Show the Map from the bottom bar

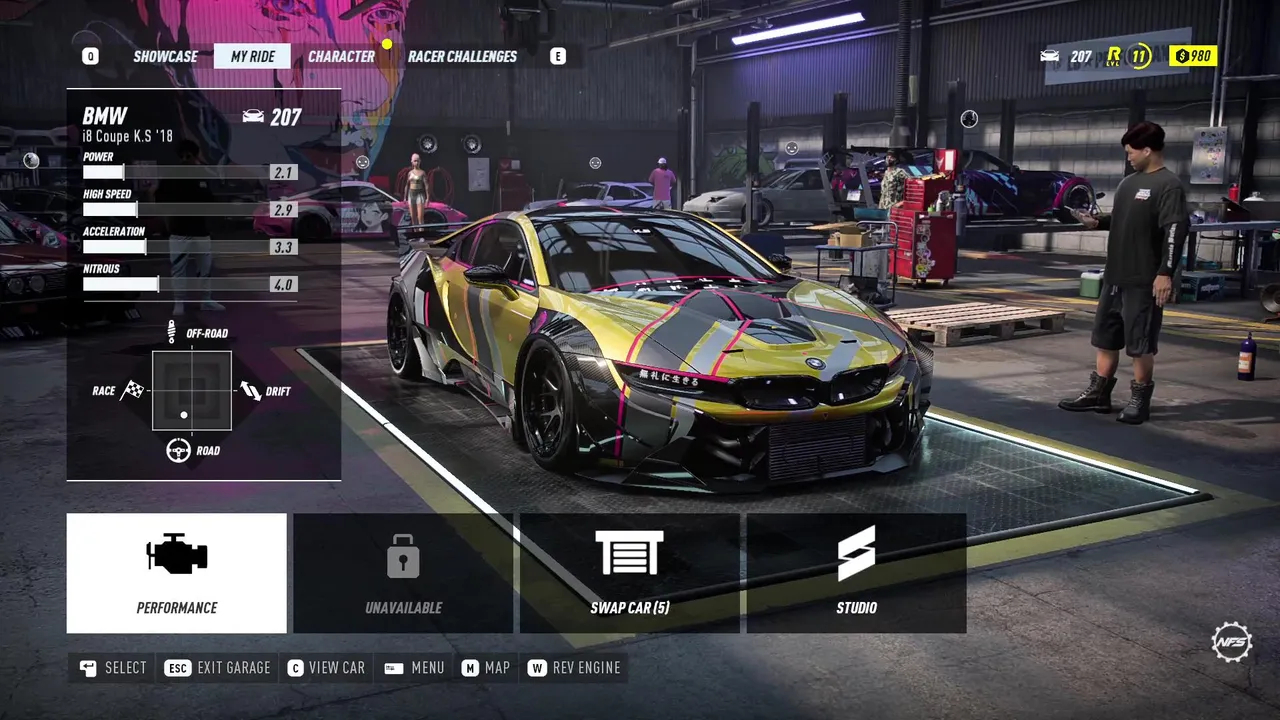pos(486,668)
